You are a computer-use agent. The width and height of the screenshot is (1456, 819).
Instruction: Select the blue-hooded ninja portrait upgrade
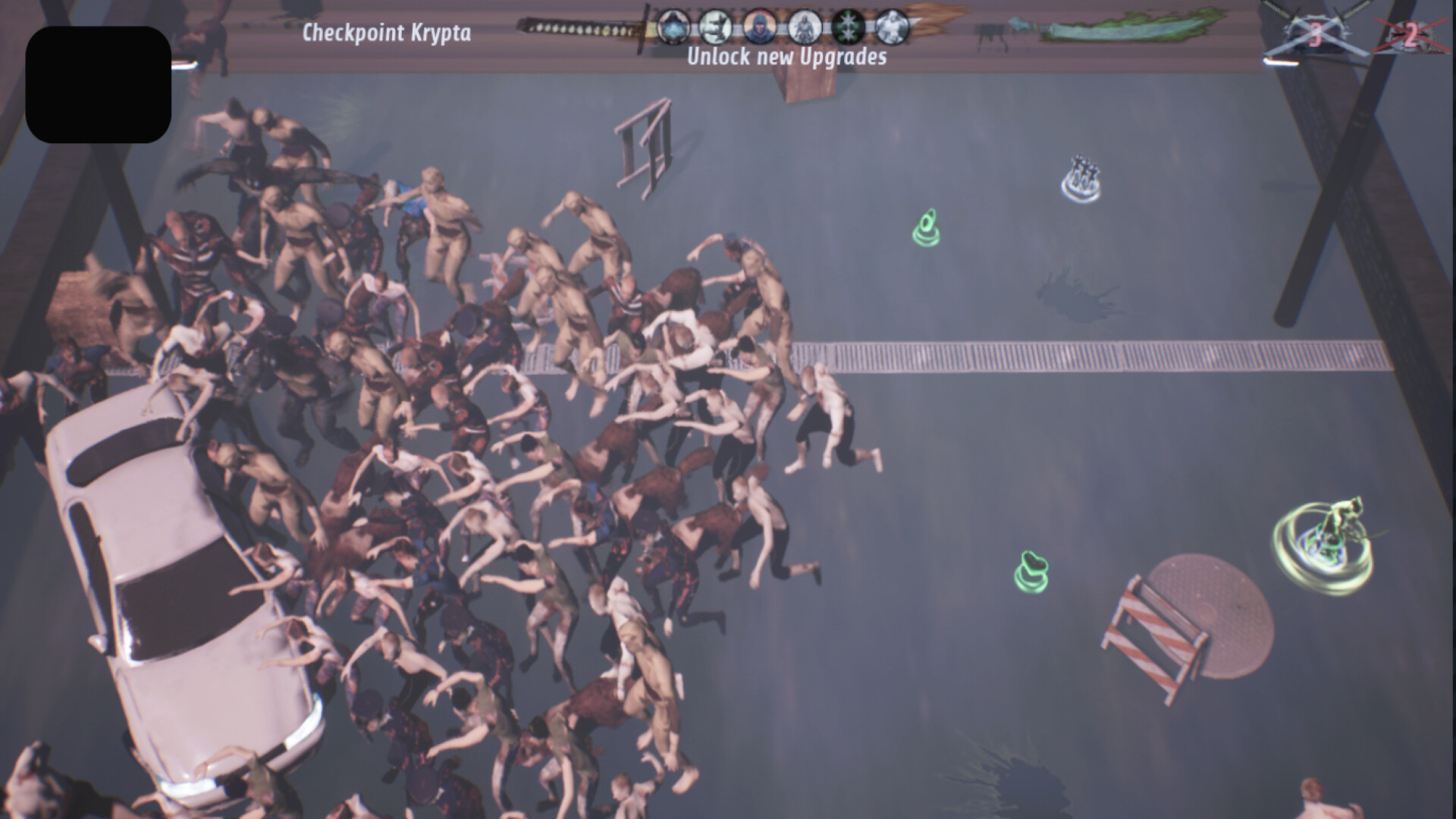click(x=758, y=26)
